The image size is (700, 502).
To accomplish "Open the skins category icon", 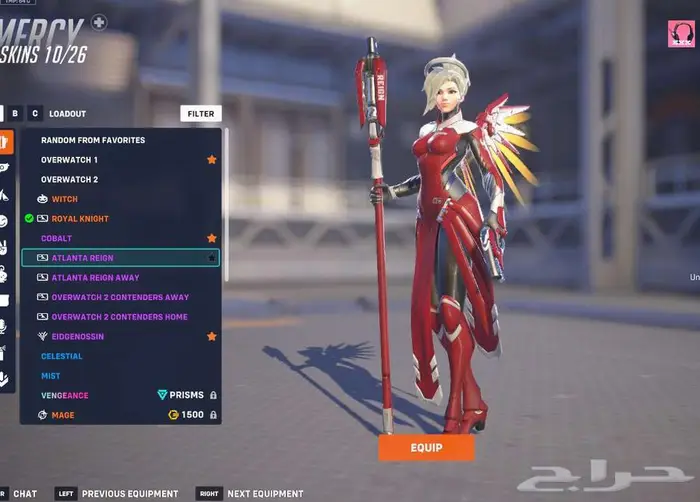I will (x=6, y=141).
